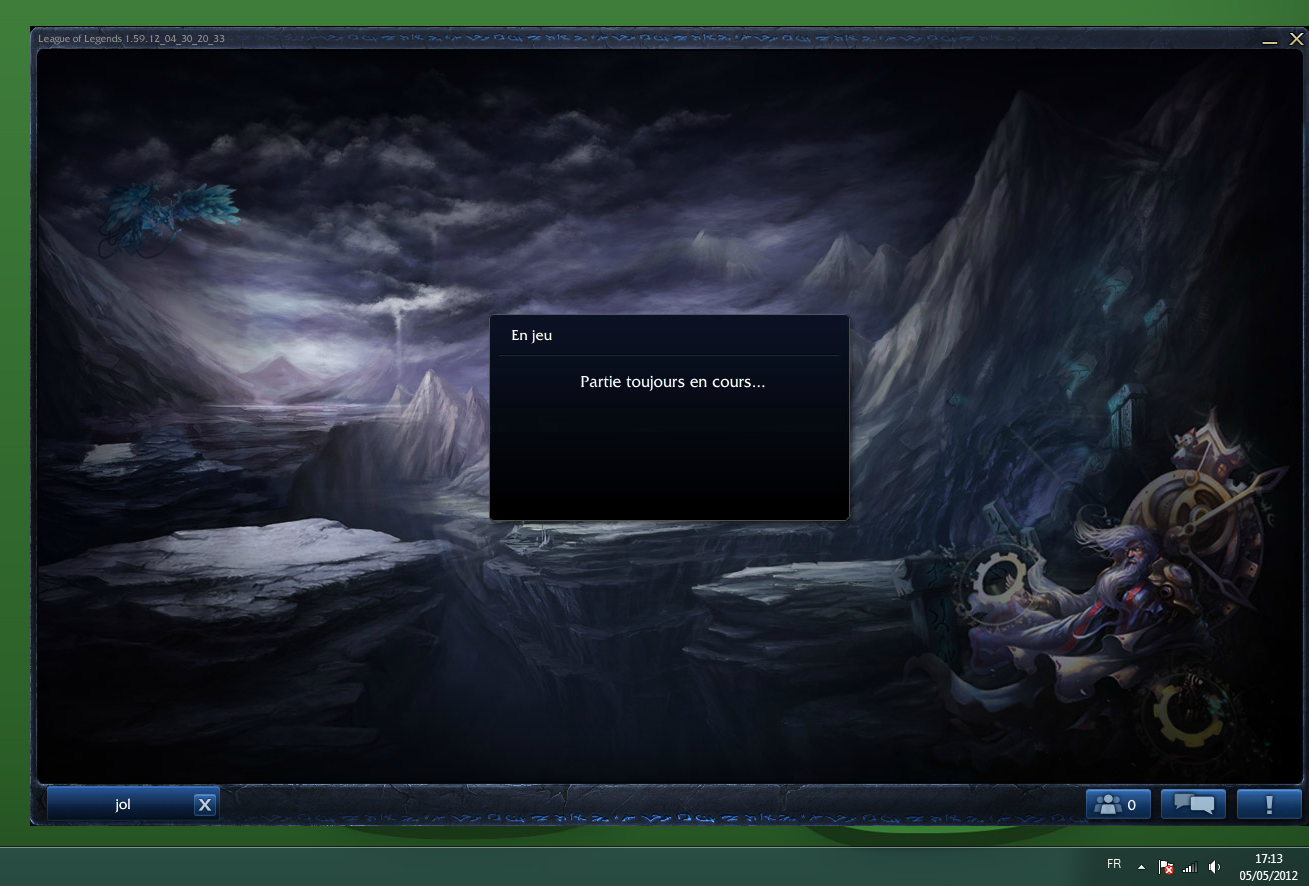Screen dimensions: 1309x886
Task: Close the "jol" chat tab
Action: point(205,805)
